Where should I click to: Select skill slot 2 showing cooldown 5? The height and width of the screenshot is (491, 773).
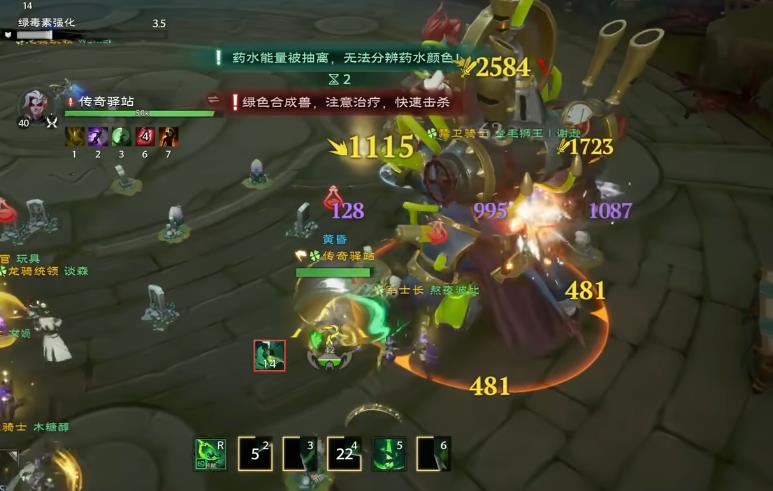(x=255, y=454)
